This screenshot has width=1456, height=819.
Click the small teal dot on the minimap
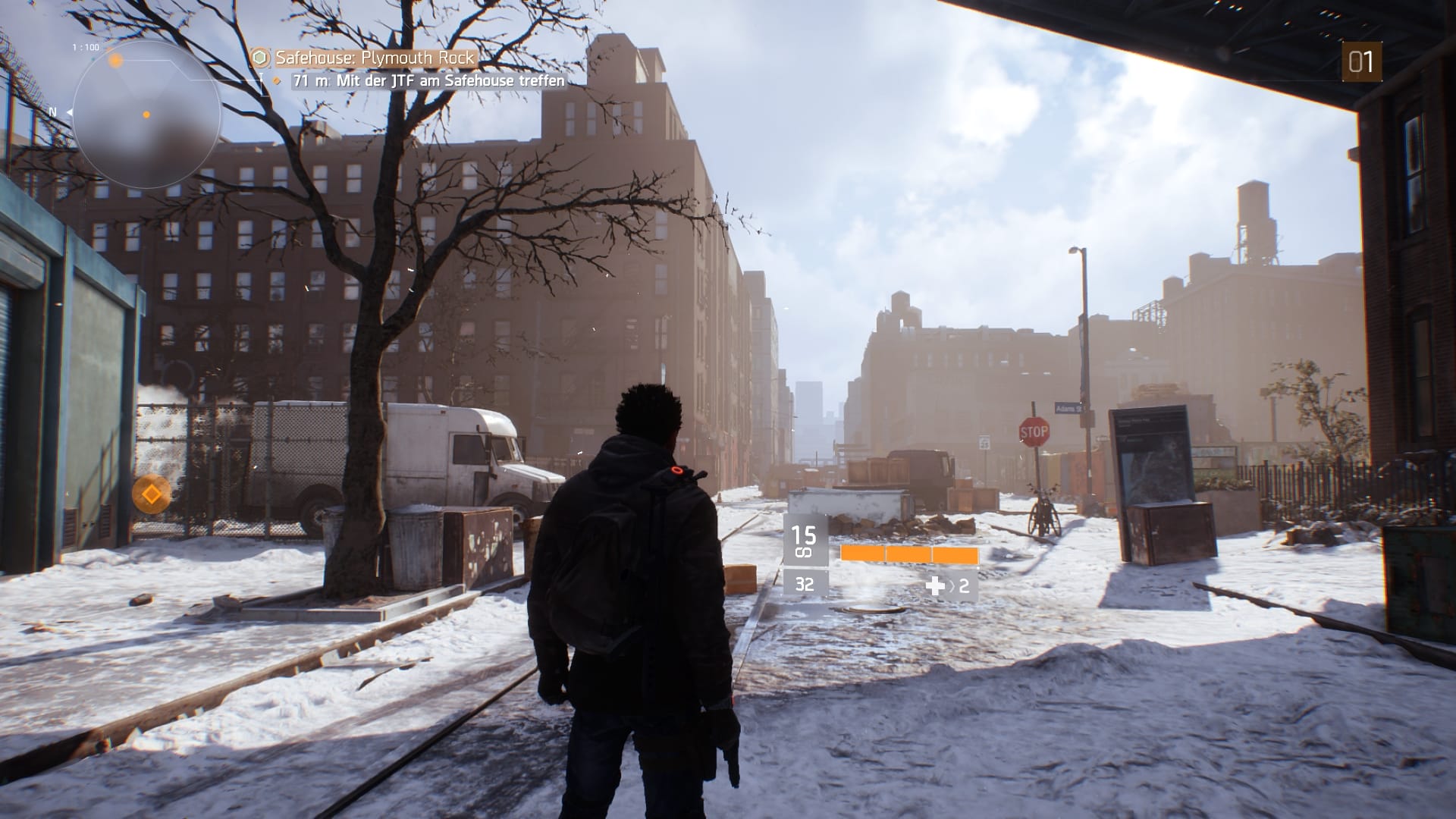[93, 59]
